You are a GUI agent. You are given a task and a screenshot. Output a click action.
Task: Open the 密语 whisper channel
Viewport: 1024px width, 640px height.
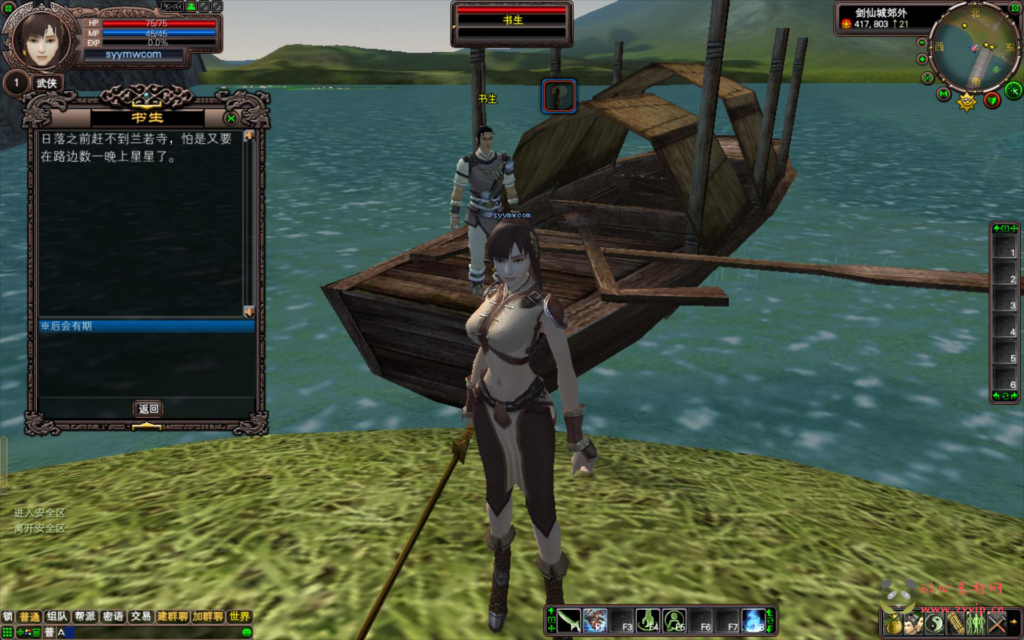click(x=113, y=617)
